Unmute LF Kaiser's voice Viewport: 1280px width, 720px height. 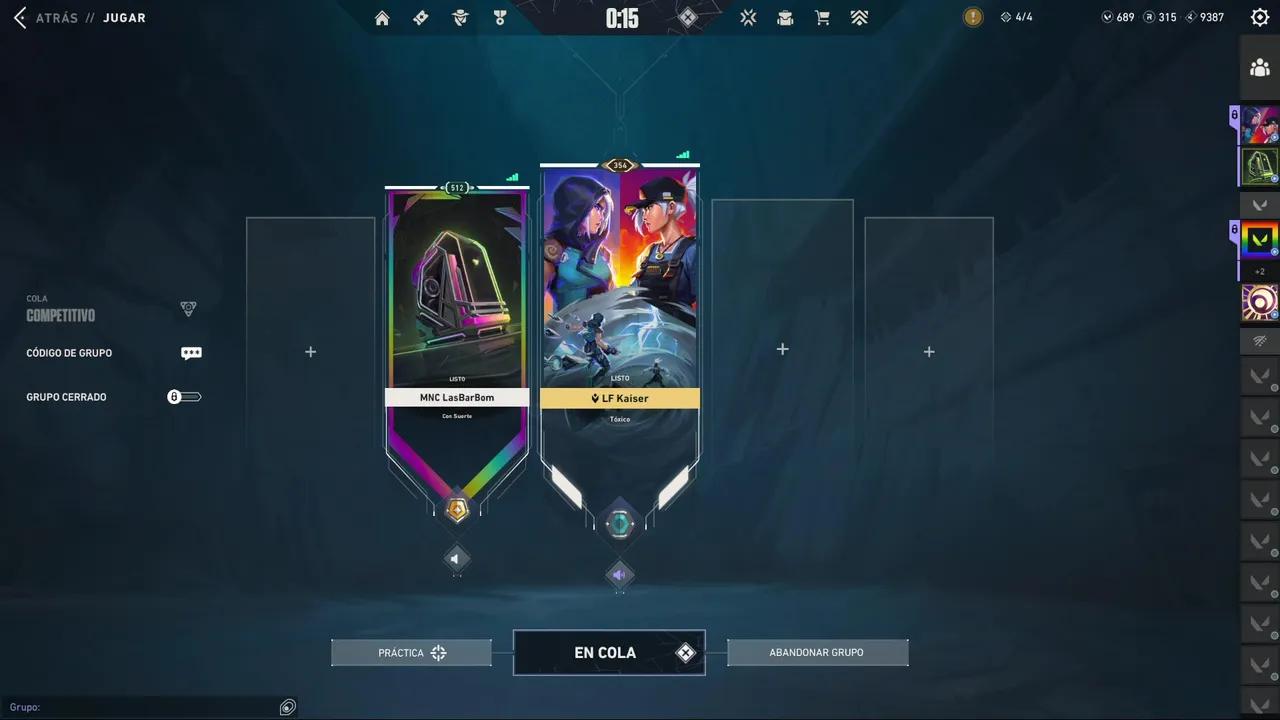(620, 575)
